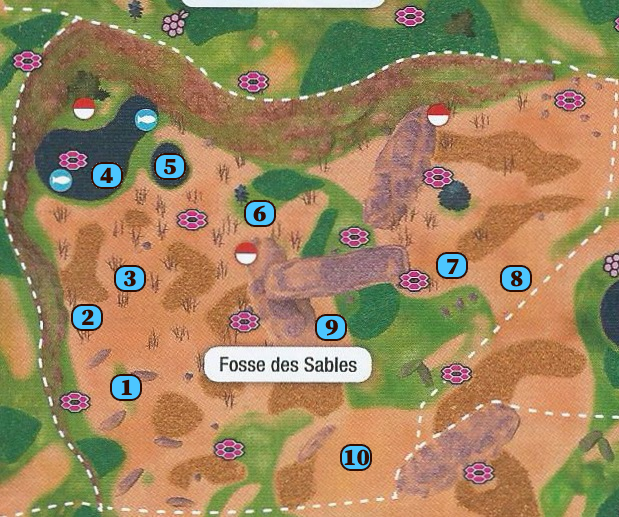Click the number 2 map marker
The height and width of the screenshot is (517, 619).
point(87,318)
